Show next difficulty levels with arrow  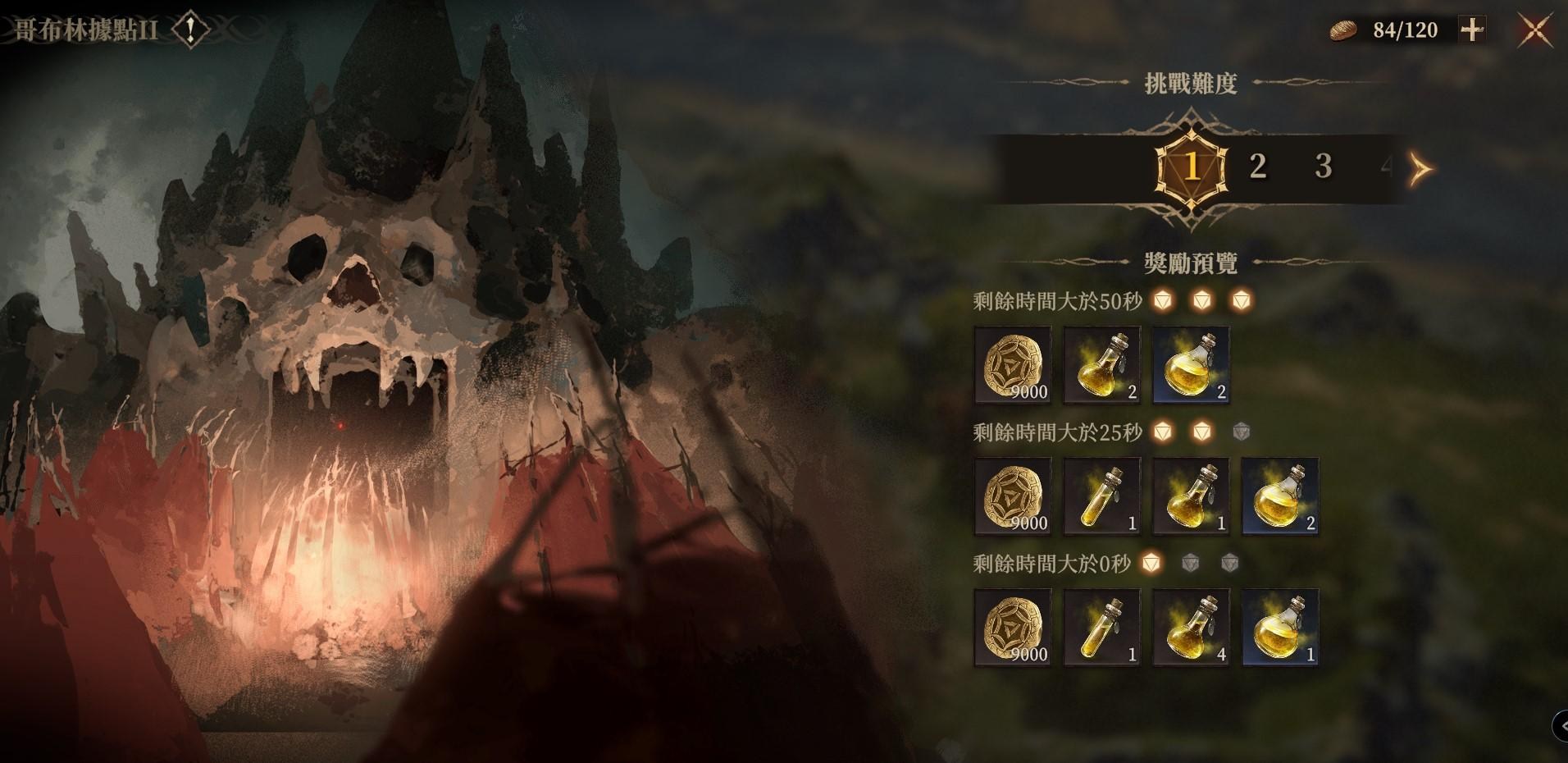pos(1420,169)
